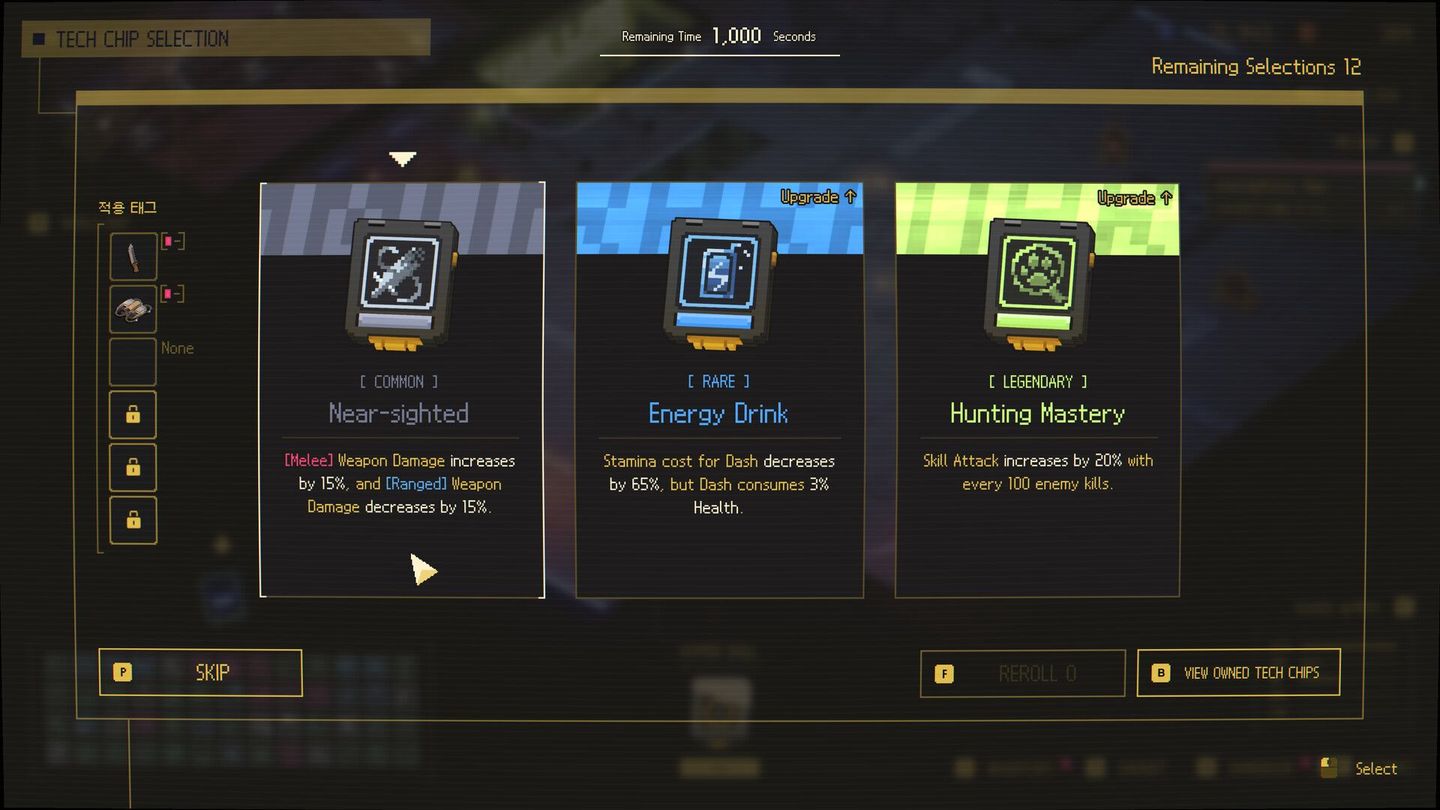Click the arrow above the Near-sighted card
This screenshot has height=810, width=1440.
pyautogui.click(x=402, y=158)
